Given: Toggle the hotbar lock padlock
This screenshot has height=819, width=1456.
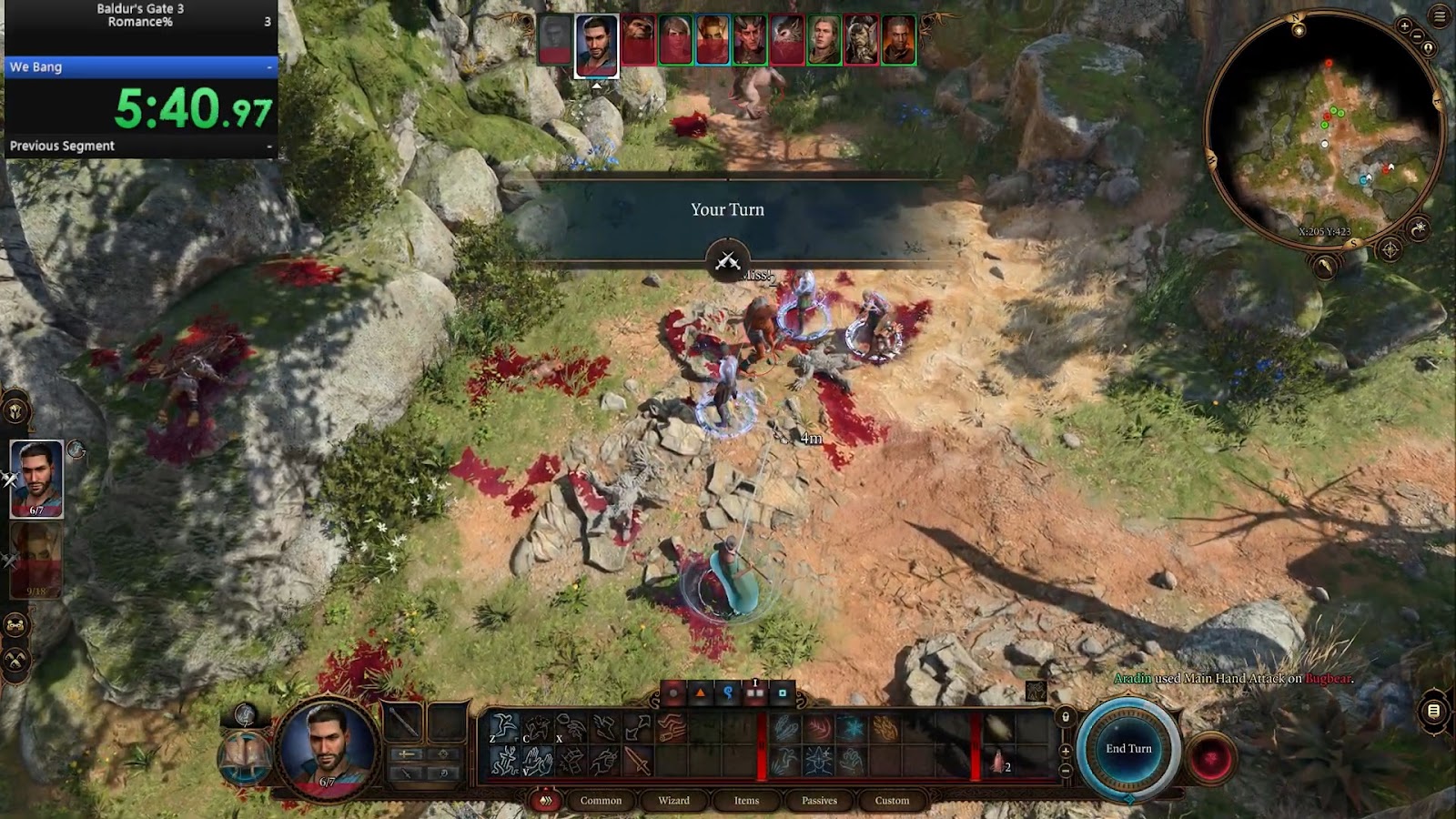Looking at the screenshot, I should pos(1065,717).
